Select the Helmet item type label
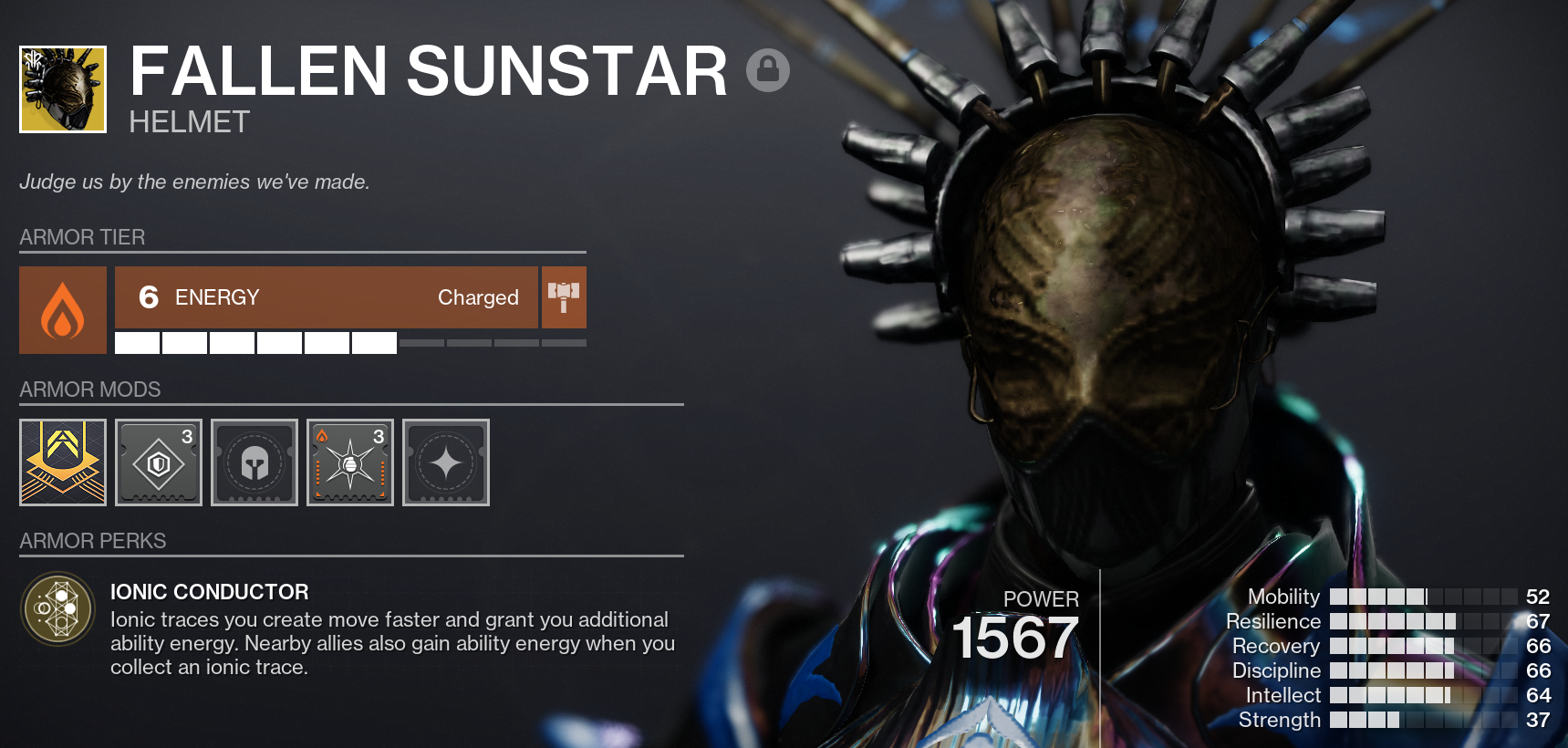Image resolution: width=1568 pixels, height=748 pixels. 187,121
